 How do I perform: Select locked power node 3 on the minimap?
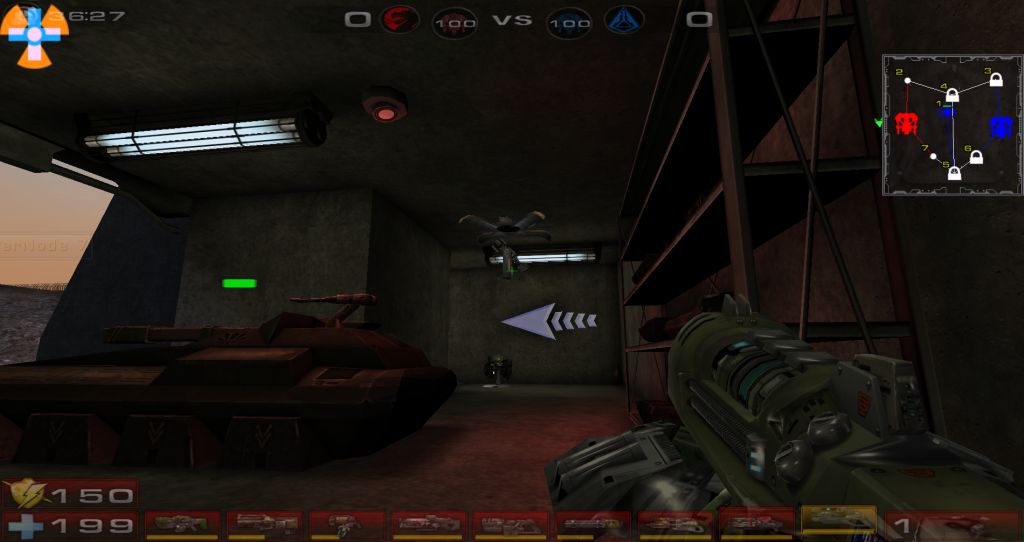pos(996,80)
